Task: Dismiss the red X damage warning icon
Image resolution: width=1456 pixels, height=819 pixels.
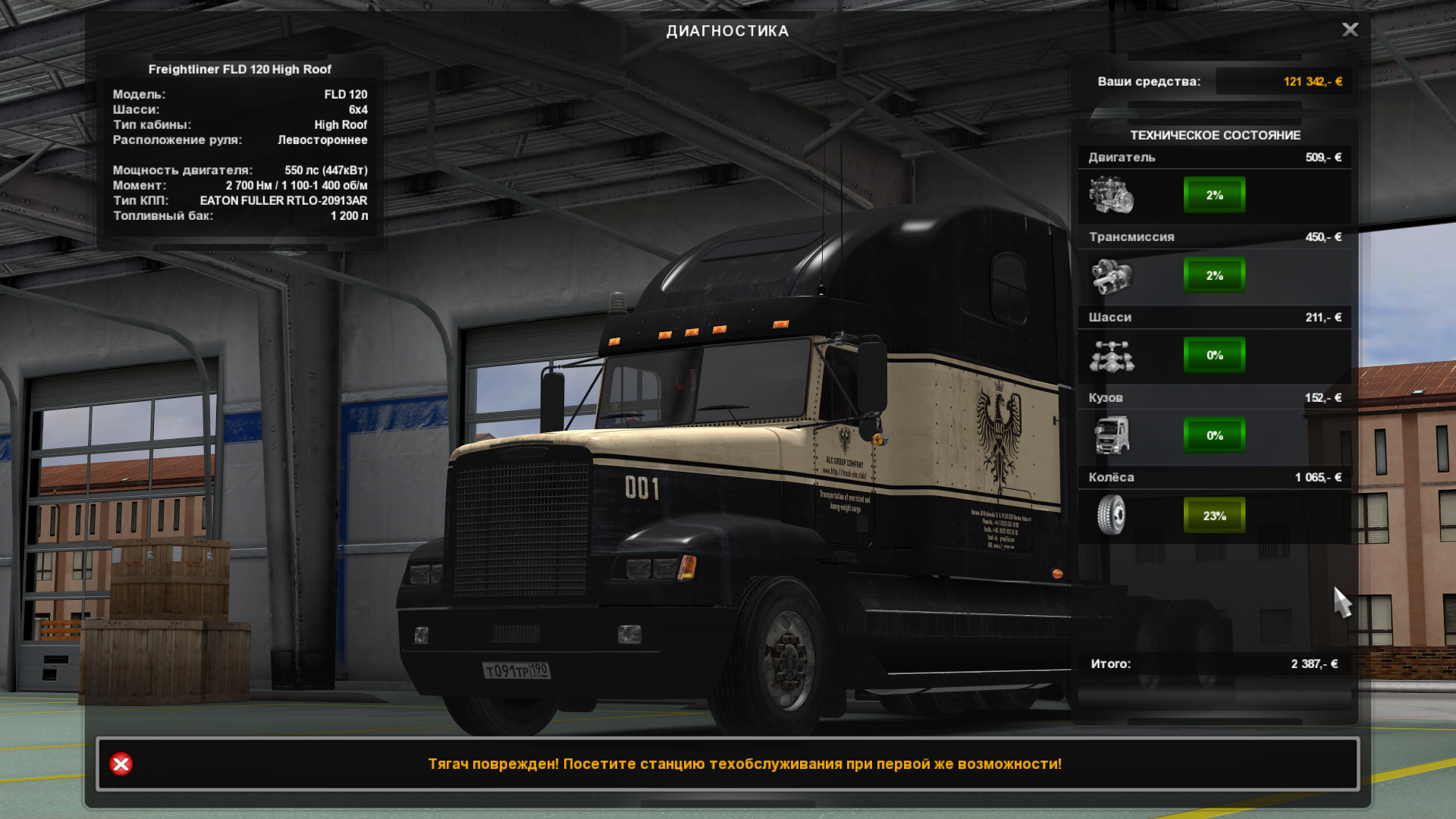Action: click(x=121, y=764)
